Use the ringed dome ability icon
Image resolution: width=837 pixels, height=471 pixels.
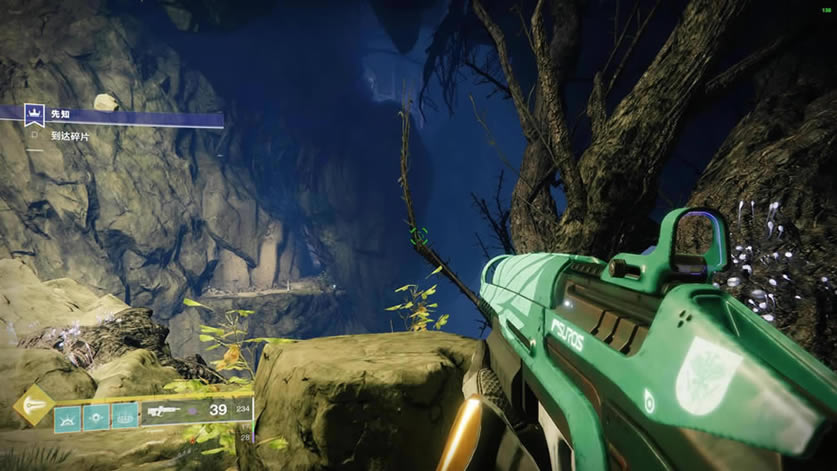tap(125, 414)
